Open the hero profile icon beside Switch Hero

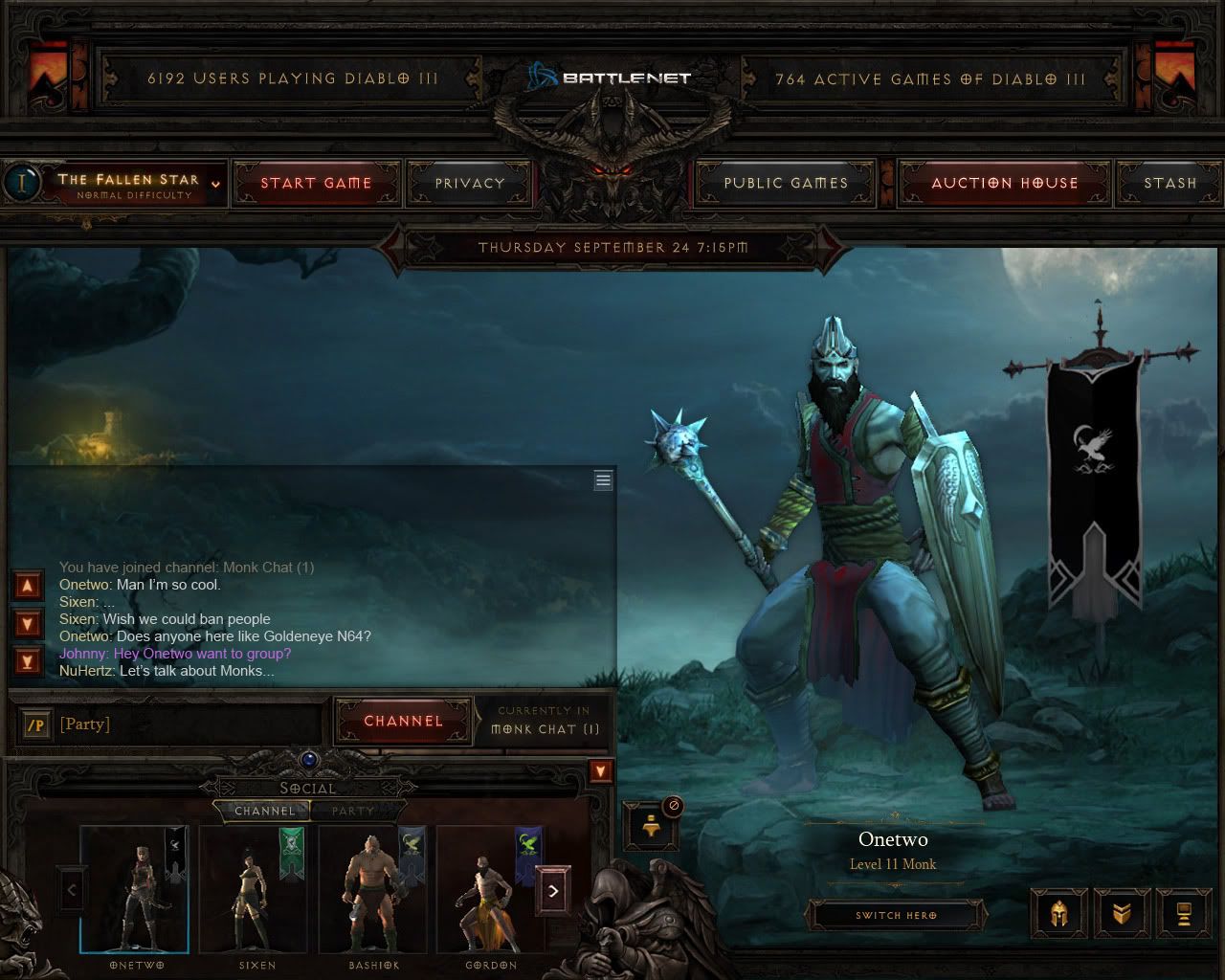(1183, 912)
